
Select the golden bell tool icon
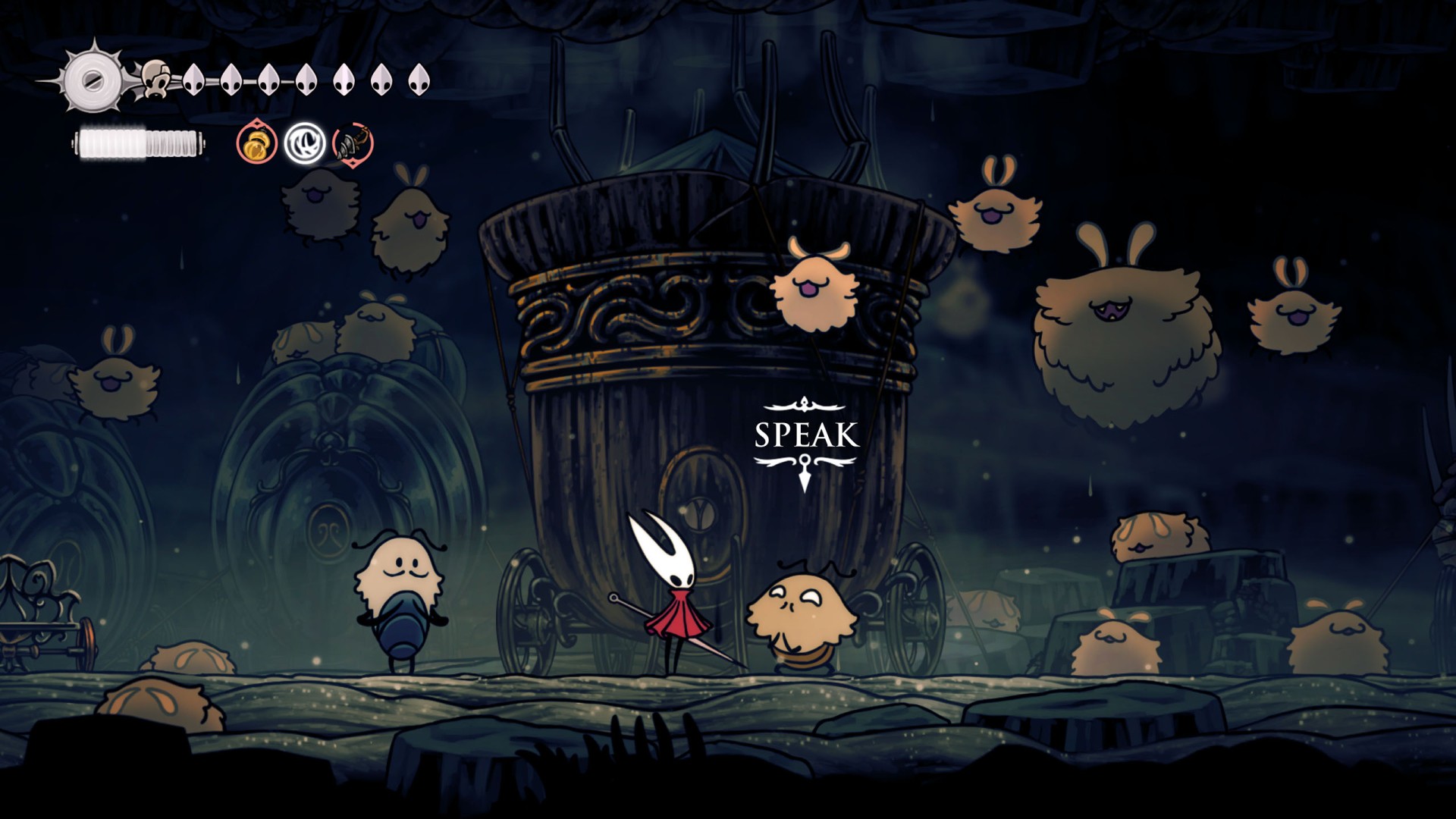point(257,143)
